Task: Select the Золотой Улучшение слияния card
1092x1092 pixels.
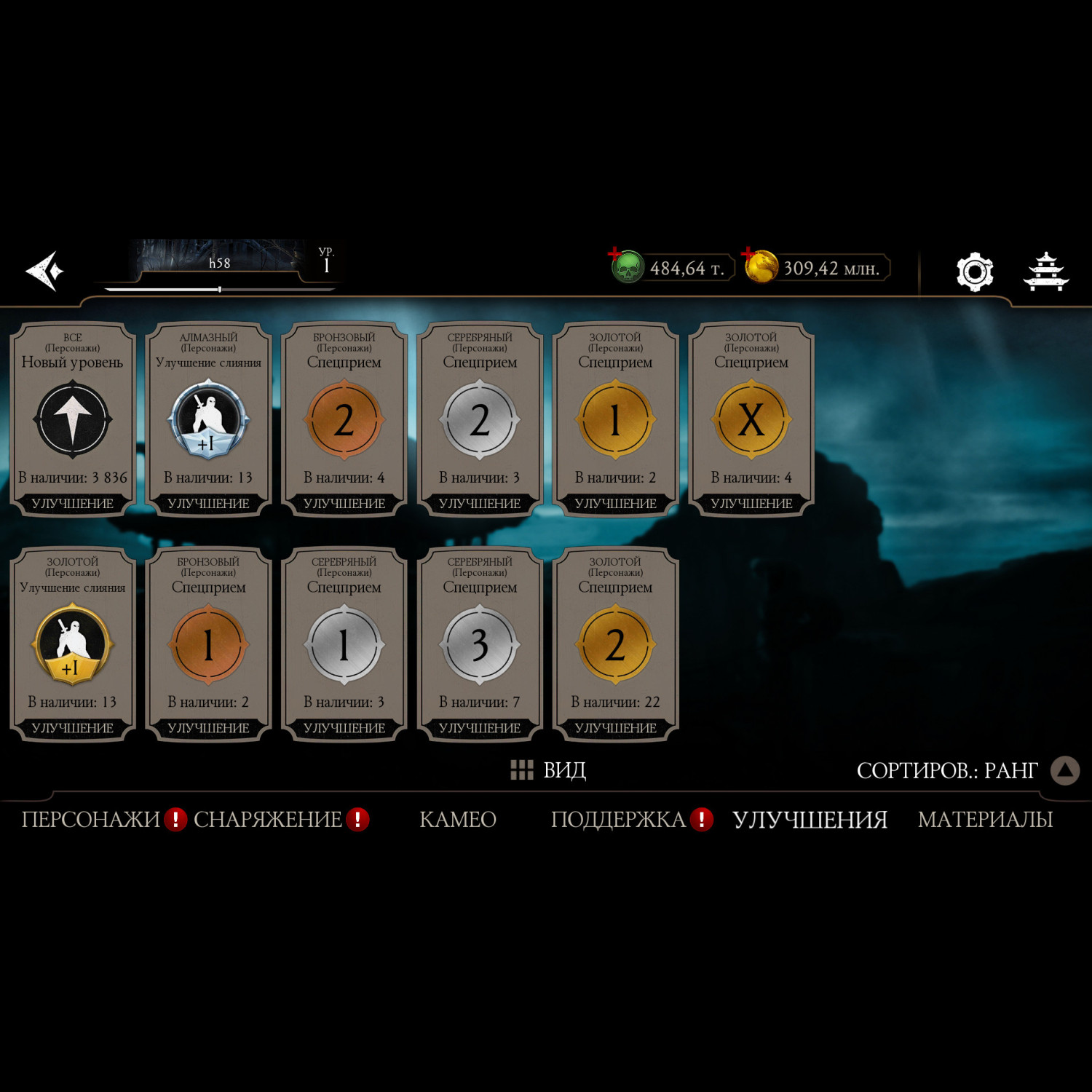Action: 72,644
